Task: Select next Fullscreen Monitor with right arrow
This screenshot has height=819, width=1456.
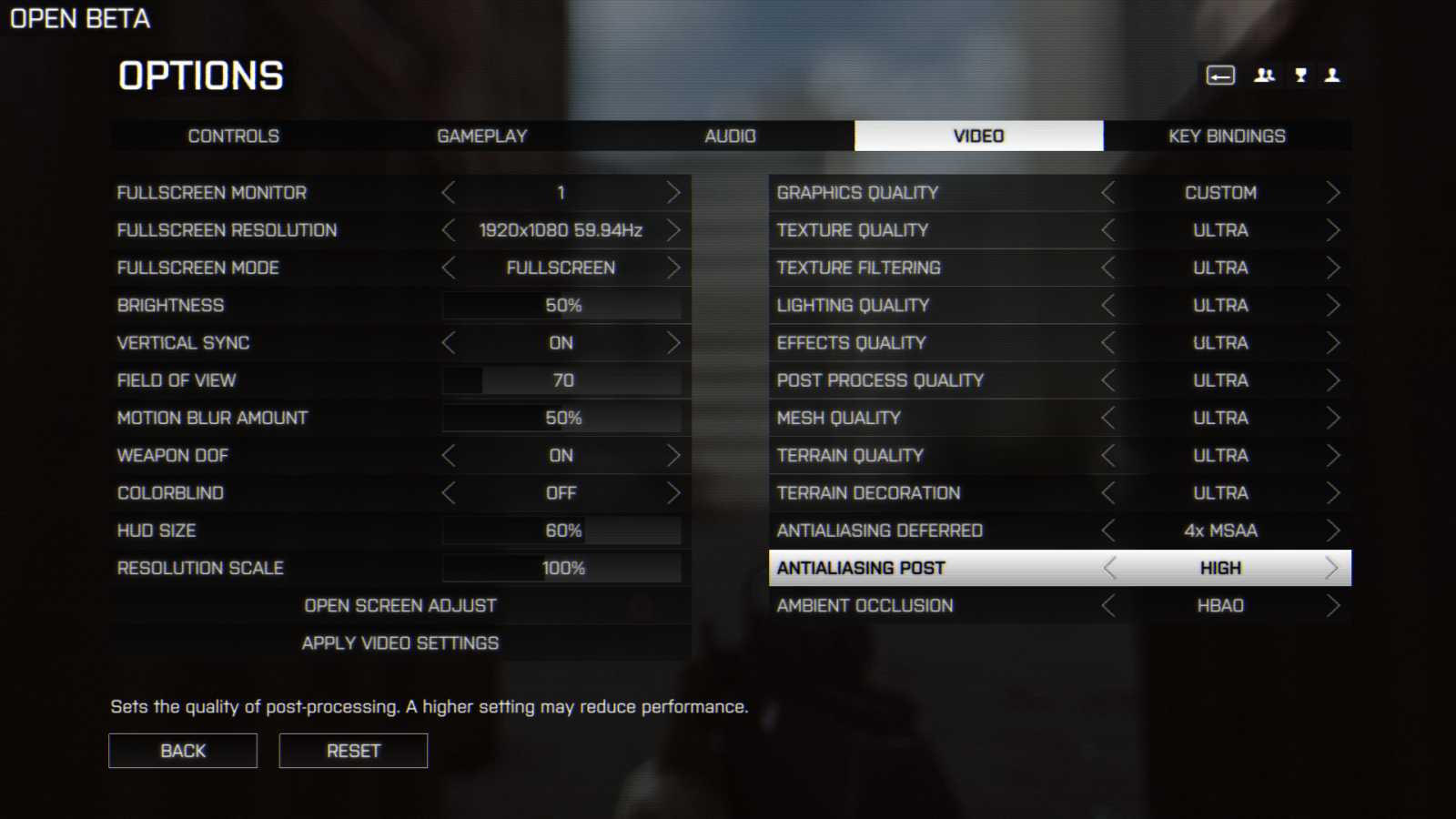Action: coord(674,192)
